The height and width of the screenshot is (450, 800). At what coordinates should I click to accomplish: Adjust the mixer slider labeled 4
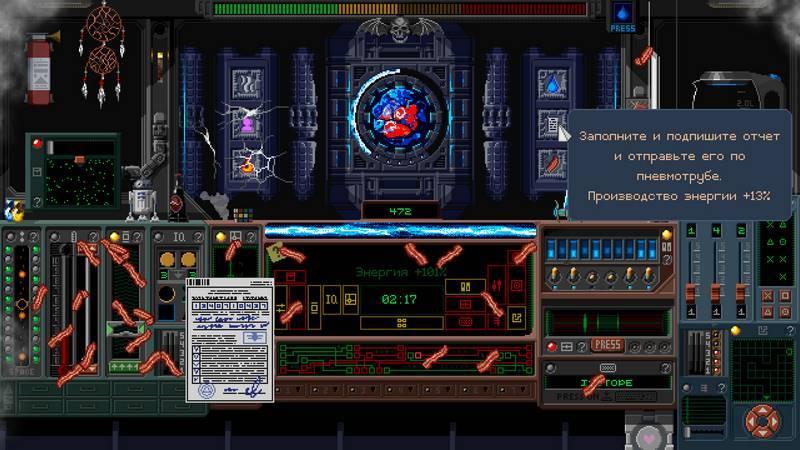[714, 290]
